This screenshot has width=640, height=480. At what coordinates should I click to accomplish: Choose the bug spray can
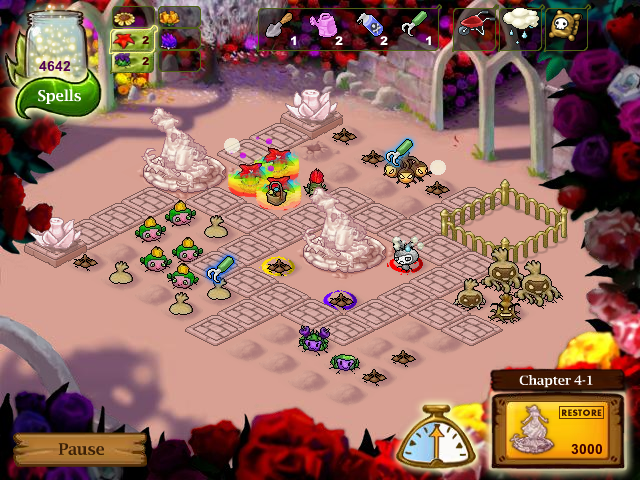click(x=371, y=29)
